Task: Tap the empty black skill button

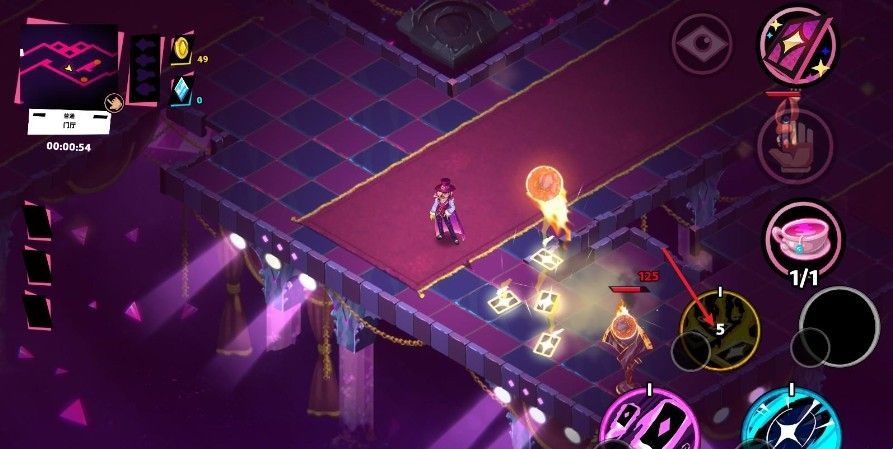Action: pos(839,326)
